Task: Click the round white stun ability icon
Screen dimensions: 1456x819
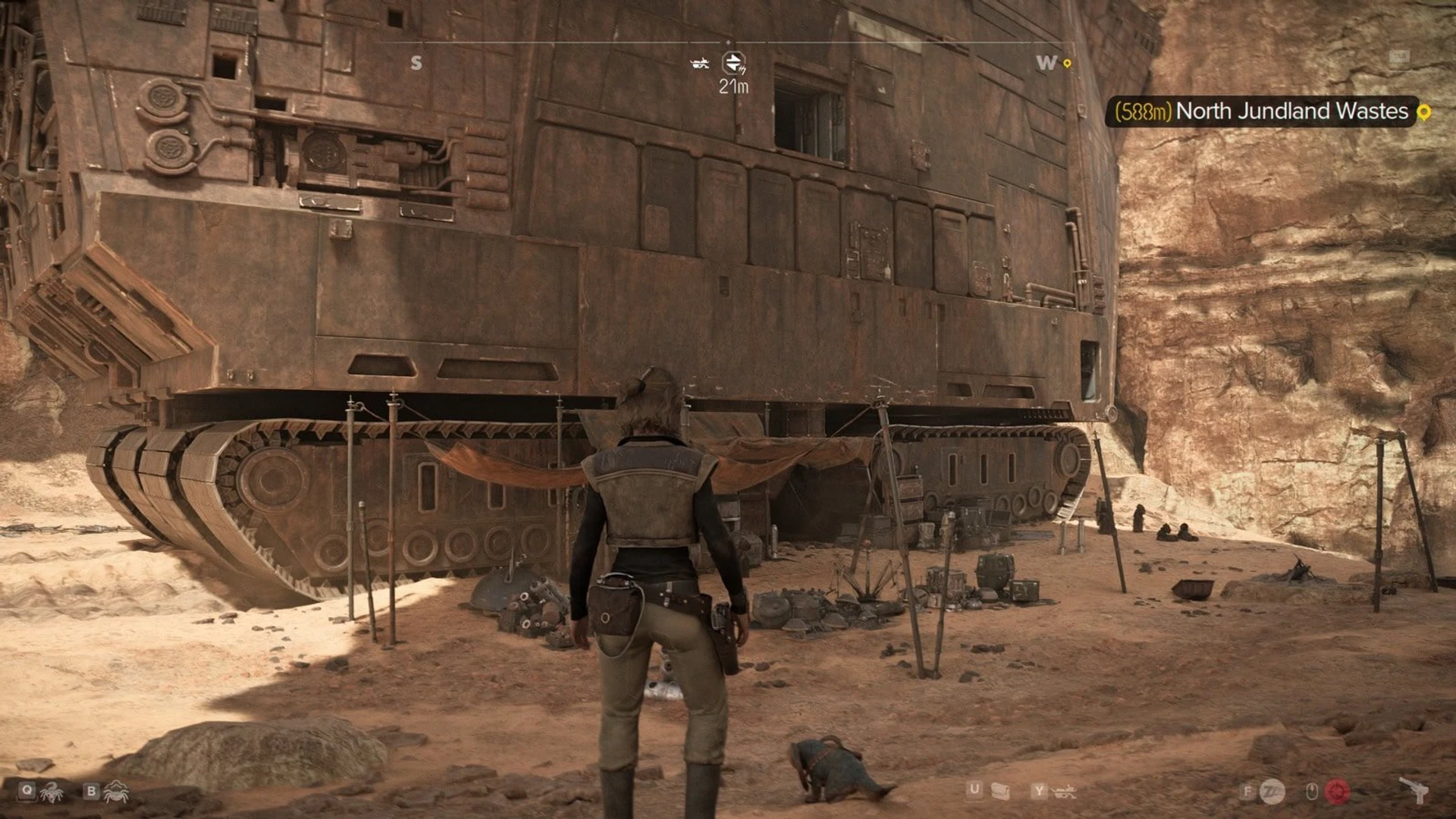Action: [x=1273, y=792]
